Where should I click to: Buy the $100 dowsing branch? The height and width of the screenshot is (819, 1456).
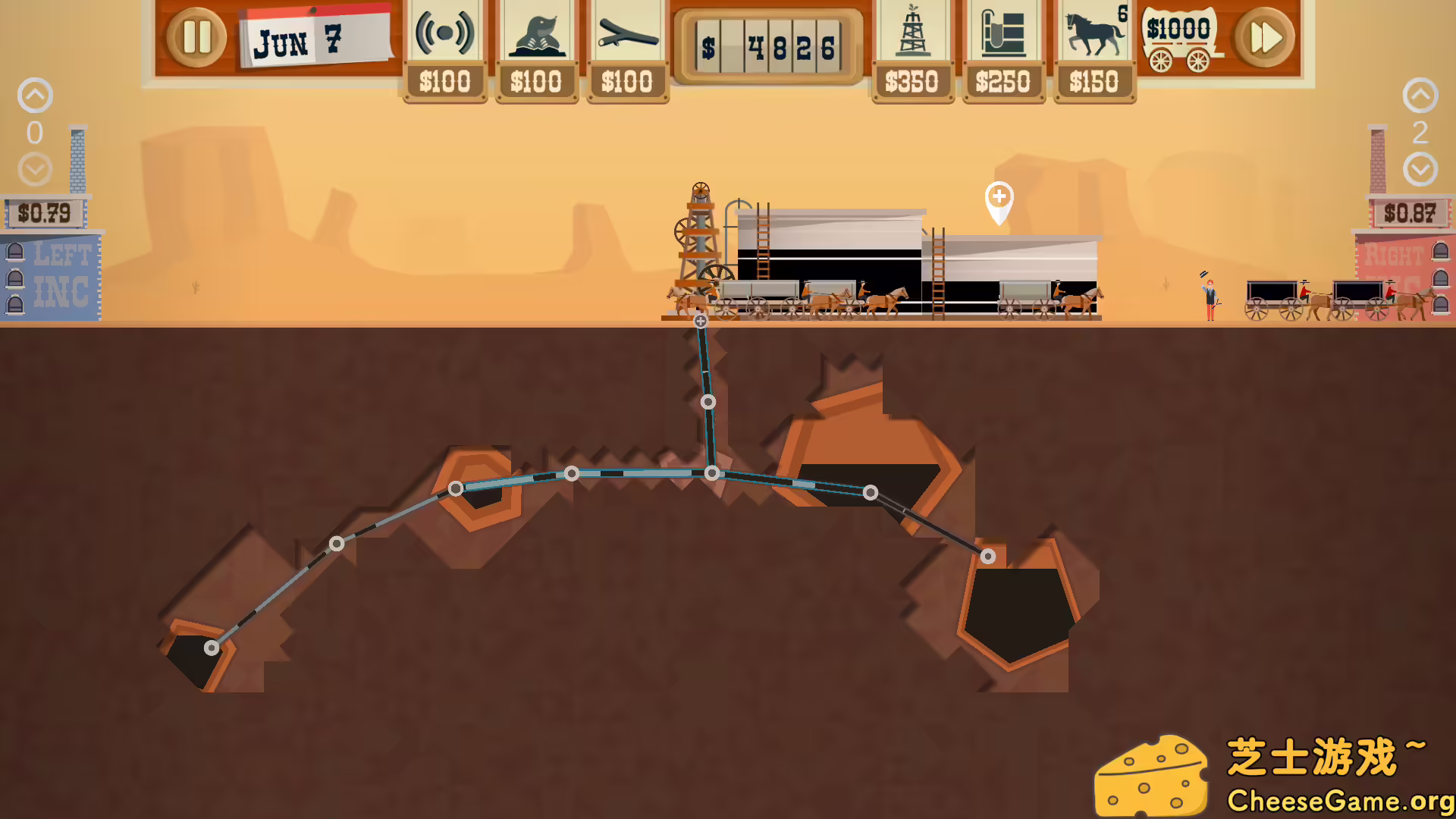click(626, 50)
